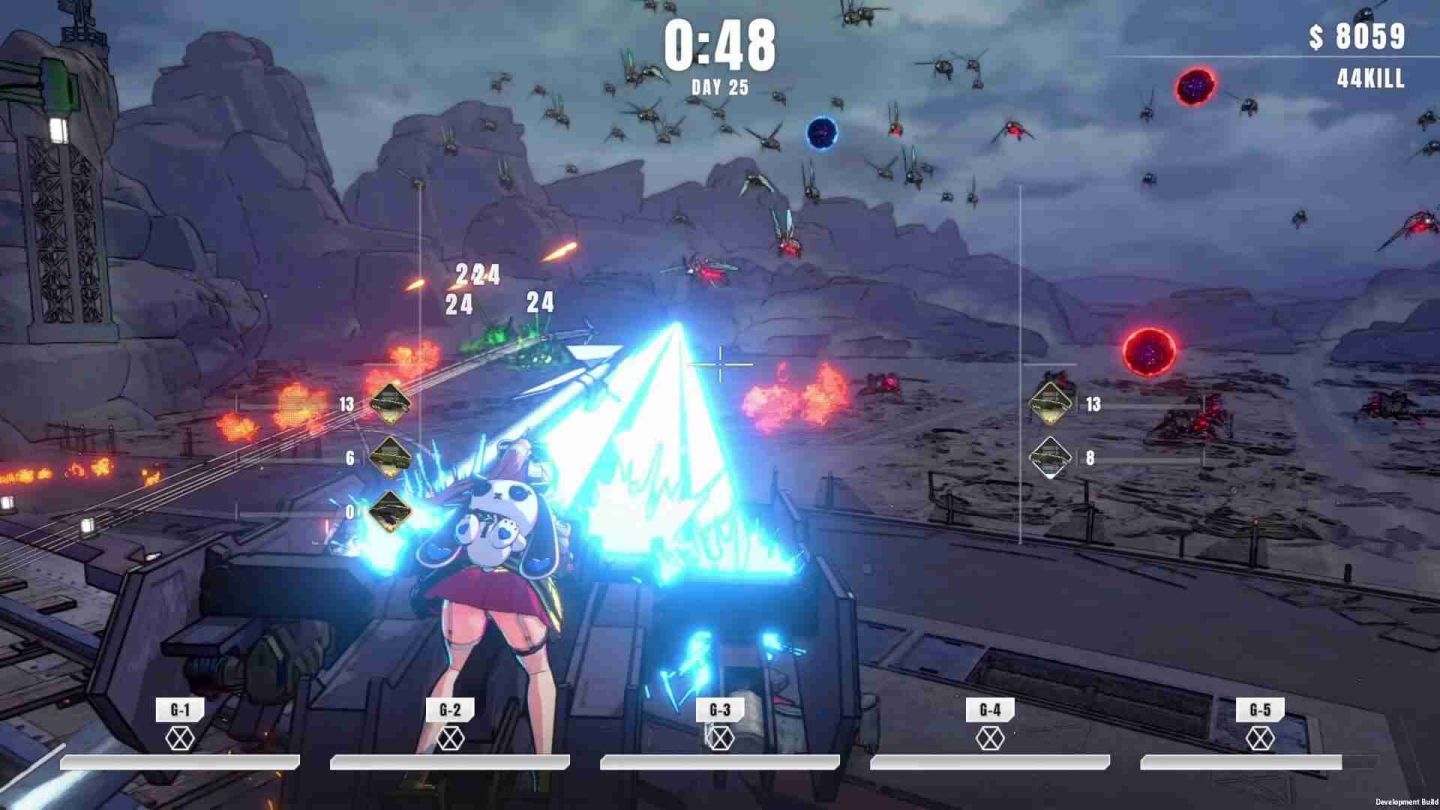Click the charge progress bar below G-2

pyautogui.click(x=449, y=762)
